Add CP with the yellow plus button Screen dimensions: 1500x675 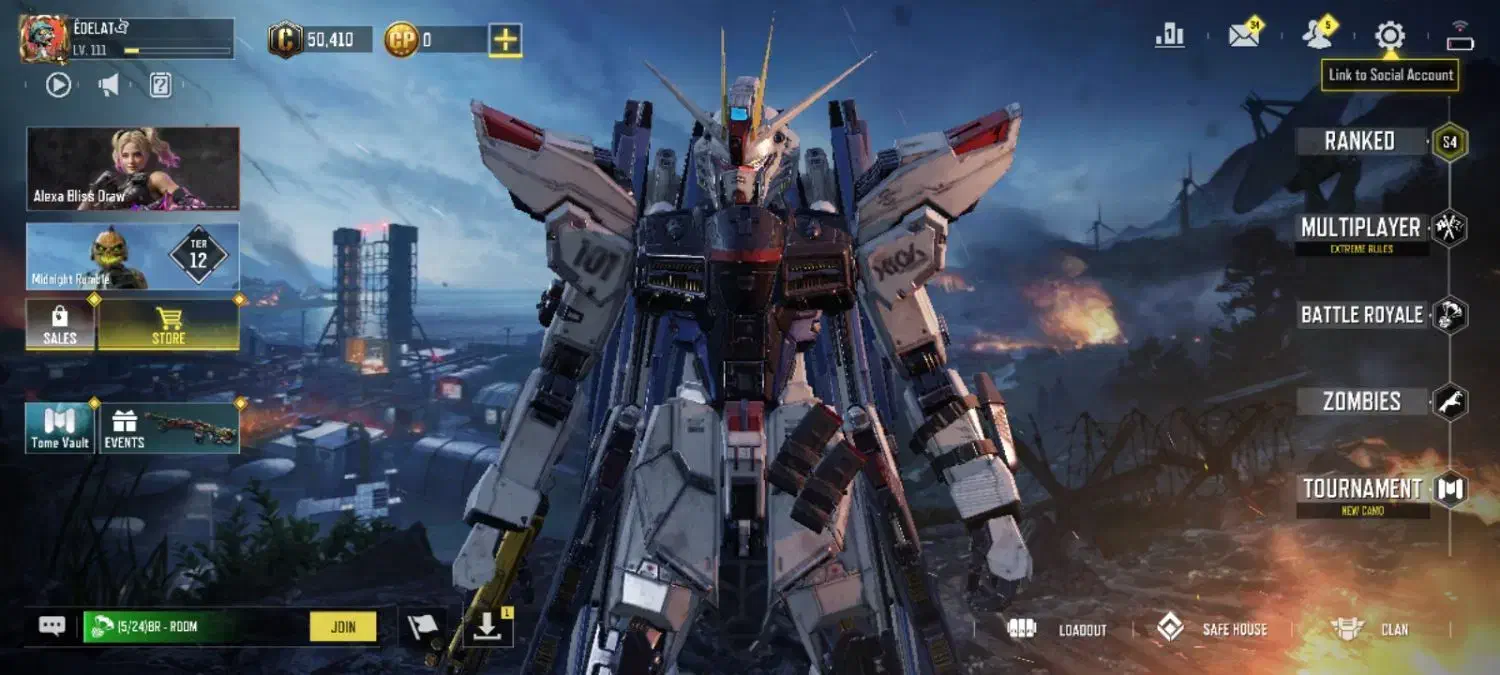(505, 40)
